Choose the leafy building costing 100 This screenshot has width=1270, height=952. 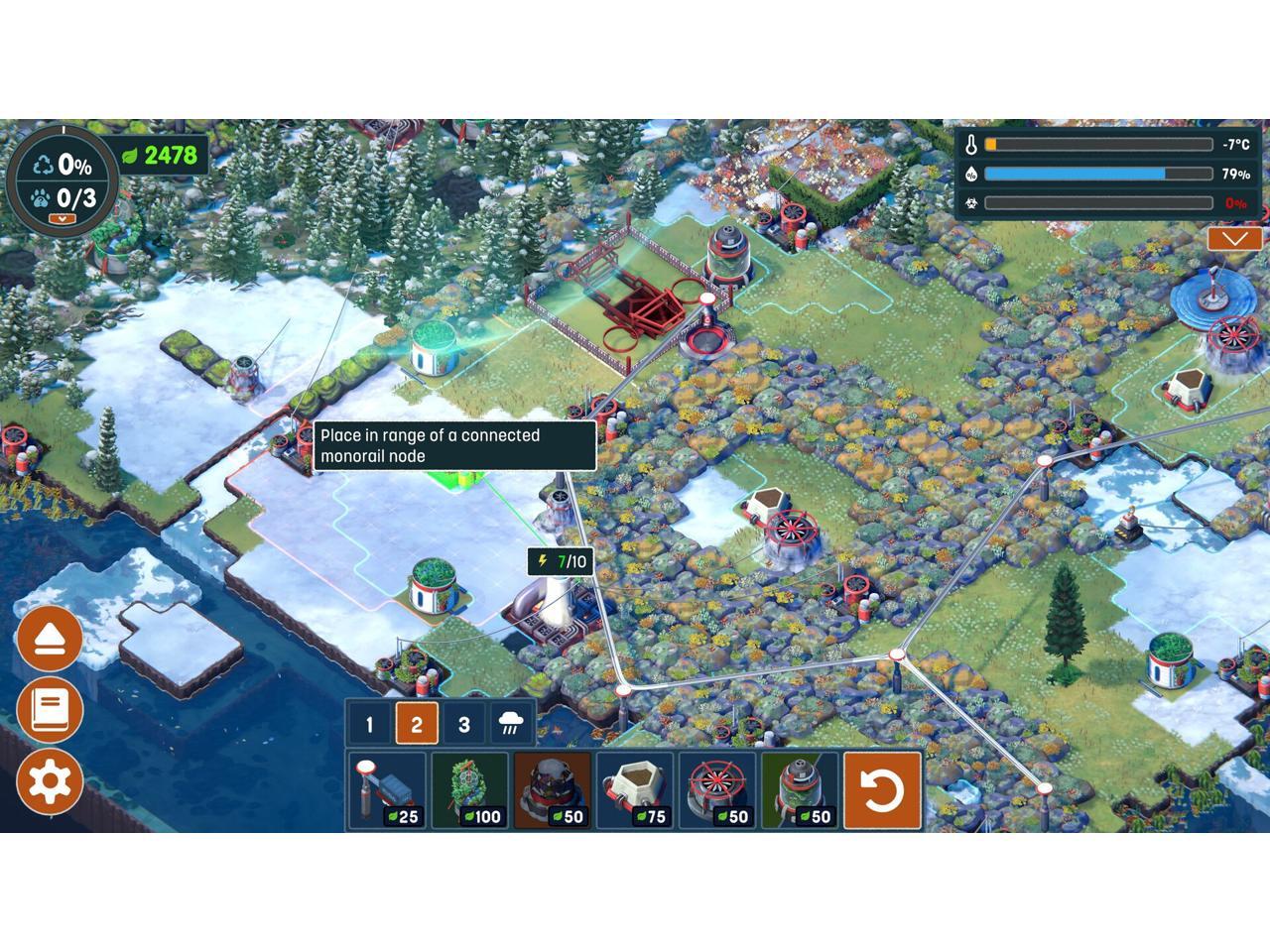pos(469,790)
